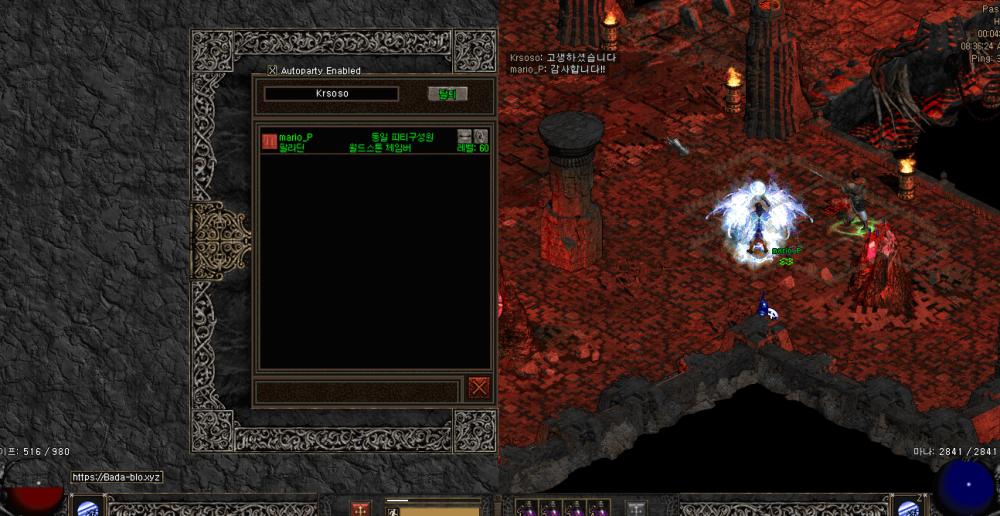Select the first purple potion in the belt
The width and height of the screenshot is (1000, 516).
[x=527, y=510]
